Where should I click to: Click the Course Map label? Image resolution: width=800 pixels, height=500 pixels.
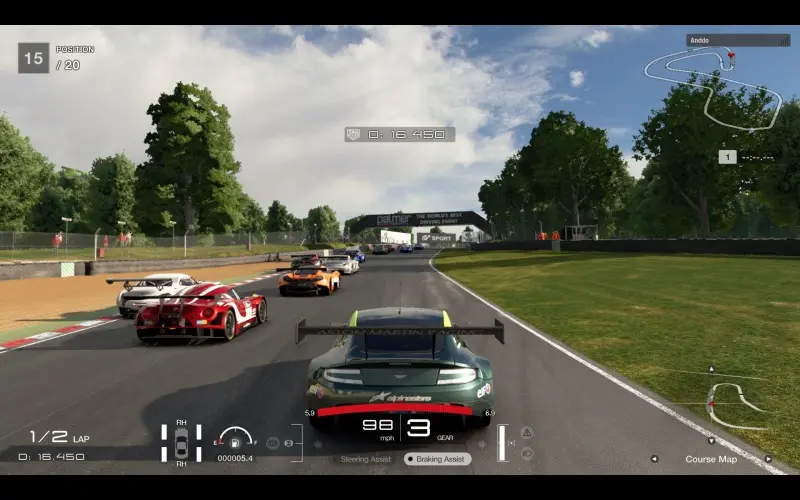(711, 459)
